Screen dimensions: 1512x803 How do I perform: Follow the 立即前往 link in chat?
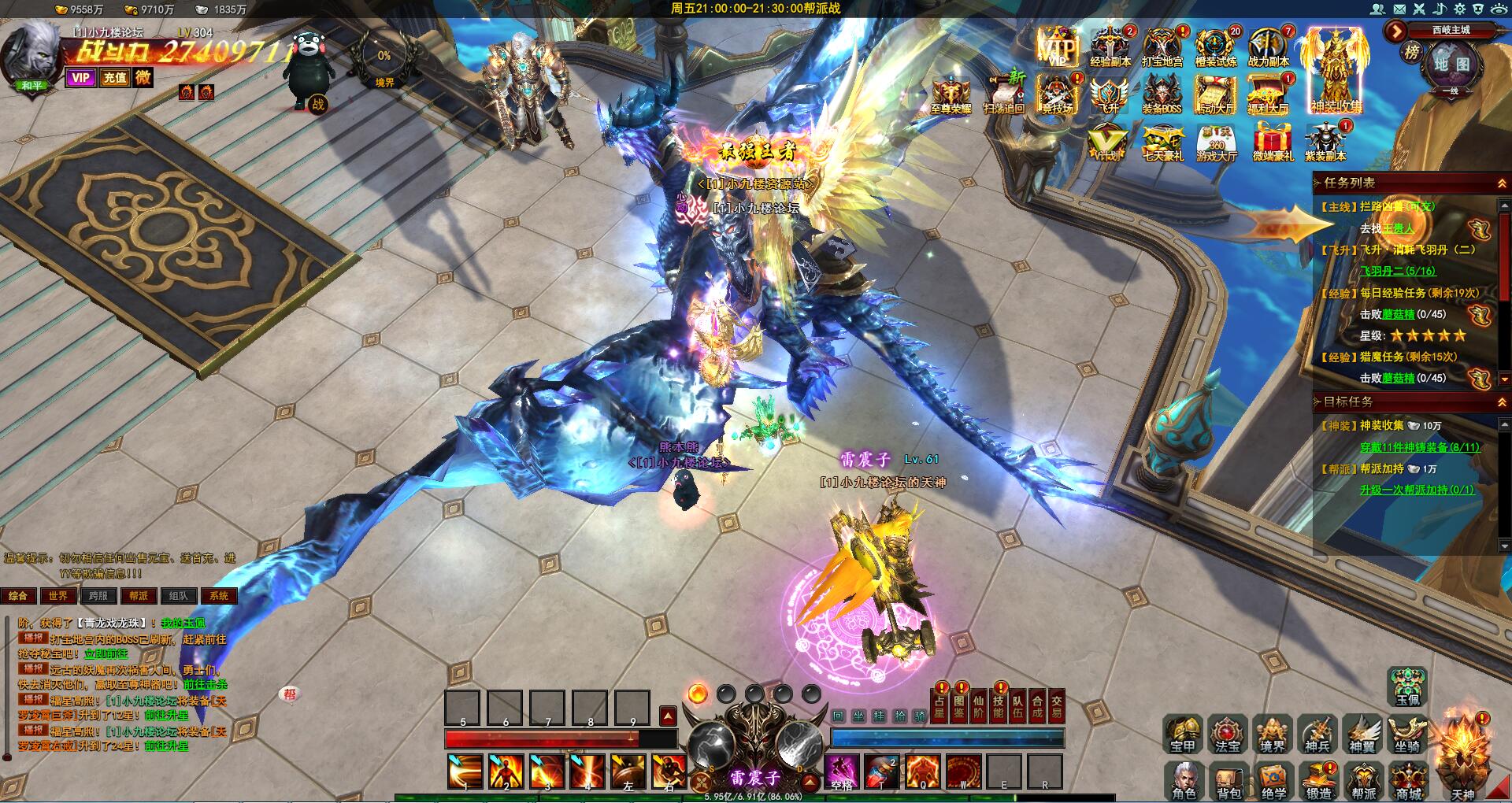[x=106, y=653]
